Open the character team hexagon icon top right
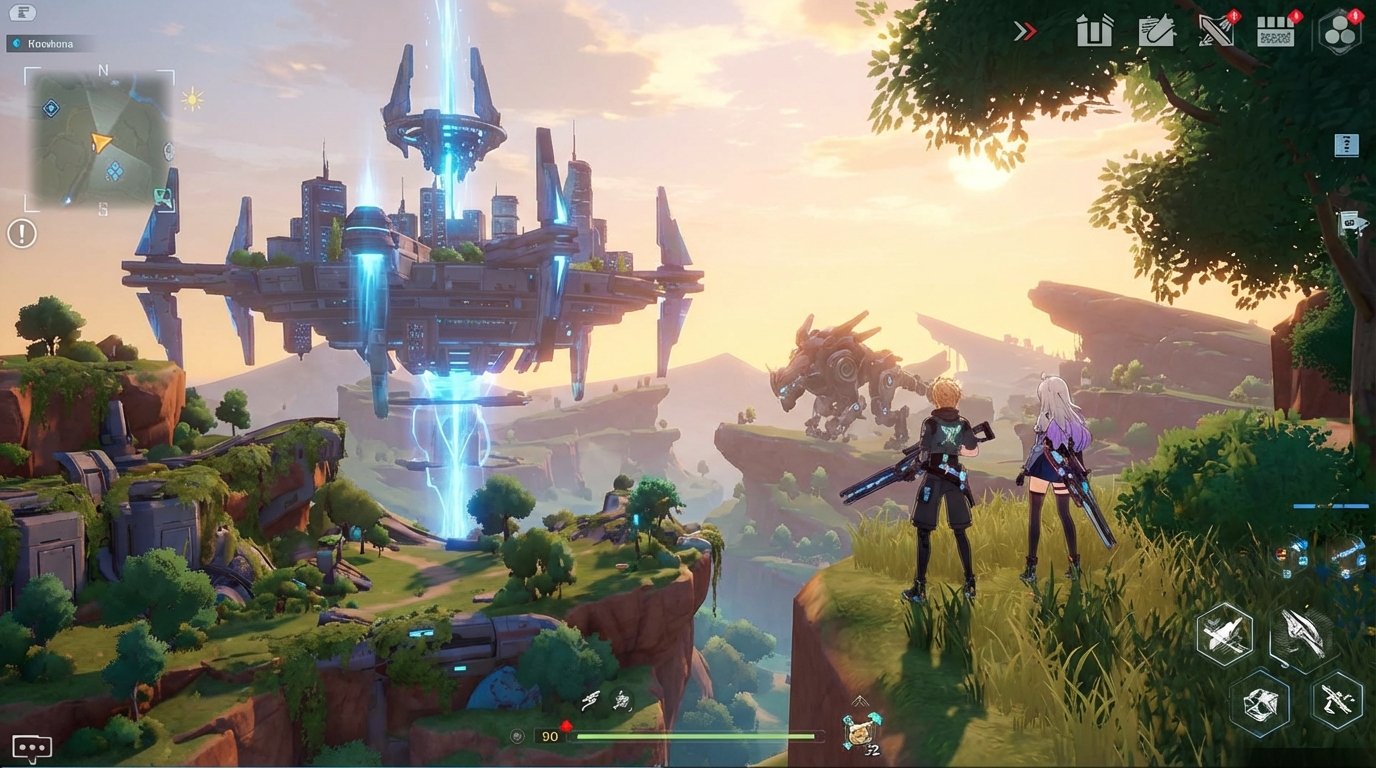Screen dimensions: 1376x768 pos(1340,32)
